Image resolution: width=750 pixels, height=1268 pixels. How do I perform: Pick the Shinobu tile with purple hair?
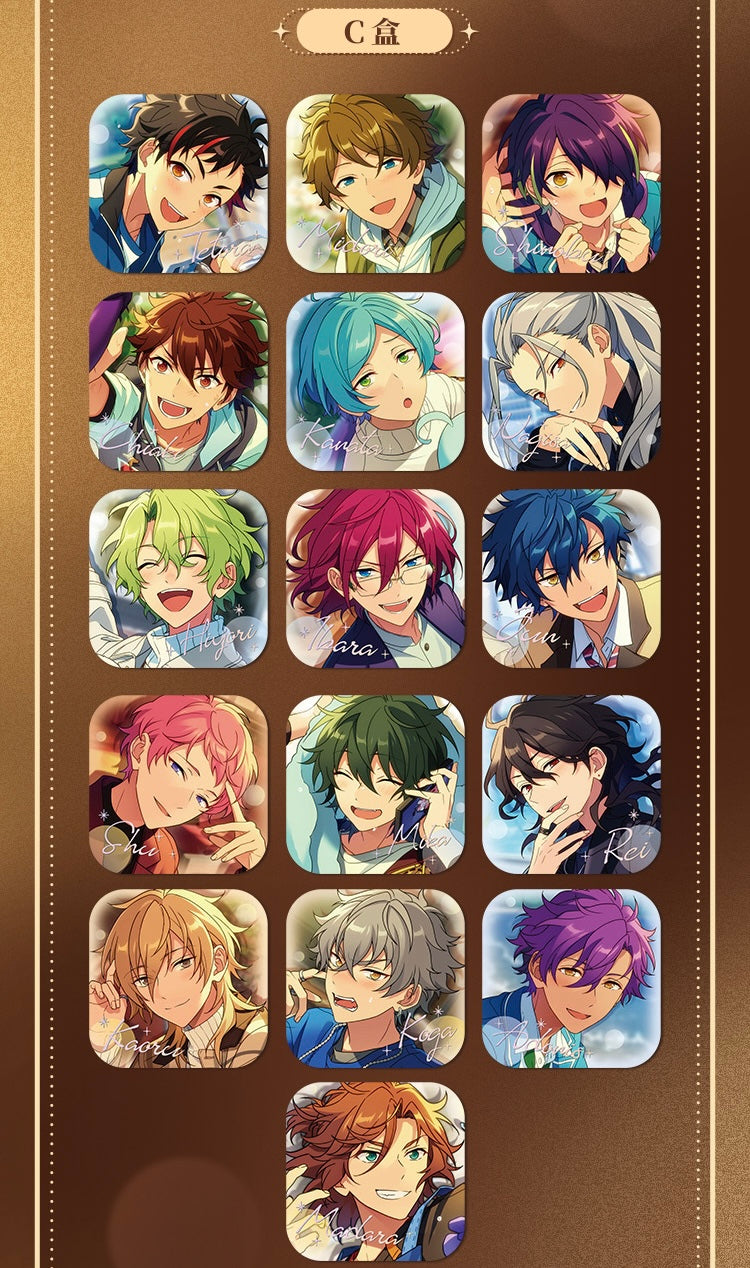[x=571, y=184]
